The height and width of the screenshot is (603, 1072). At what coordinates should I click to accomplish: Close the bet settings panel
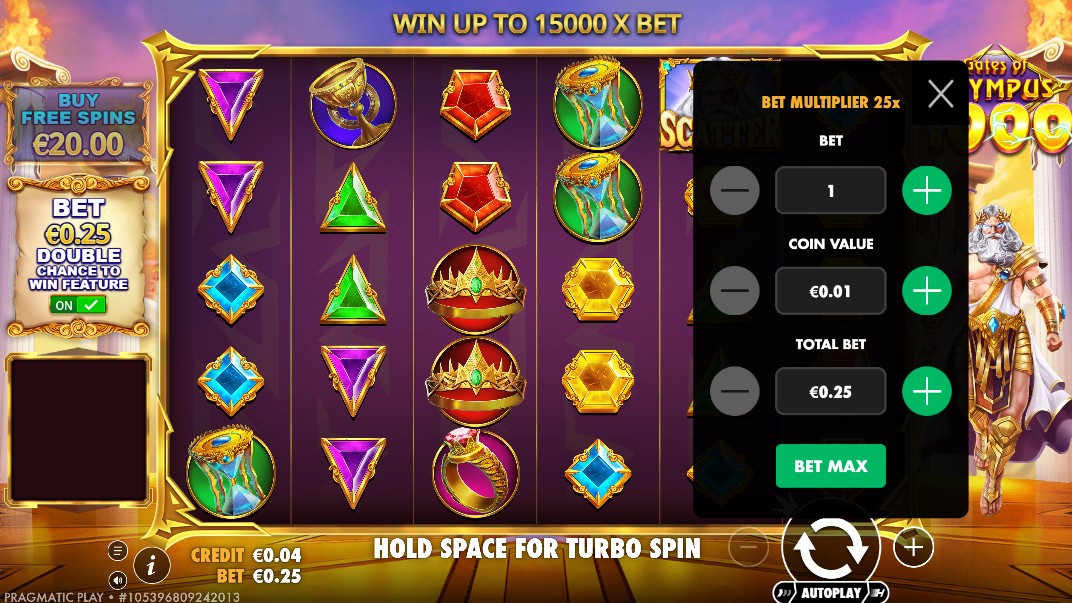[x=940, y=94]
